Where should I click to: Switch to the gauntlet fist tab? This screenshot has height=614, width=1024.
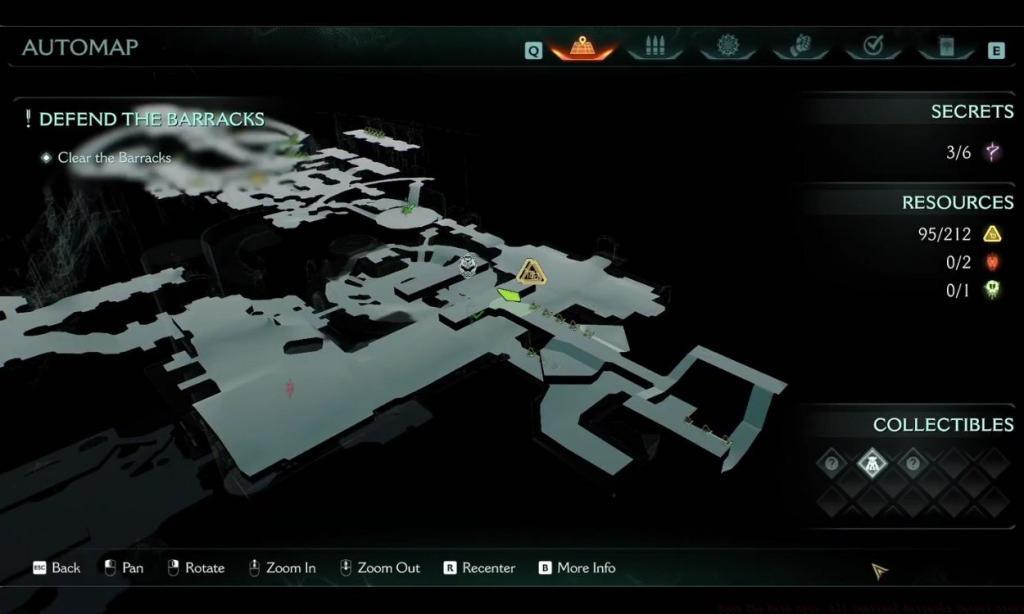coord(801,47)
